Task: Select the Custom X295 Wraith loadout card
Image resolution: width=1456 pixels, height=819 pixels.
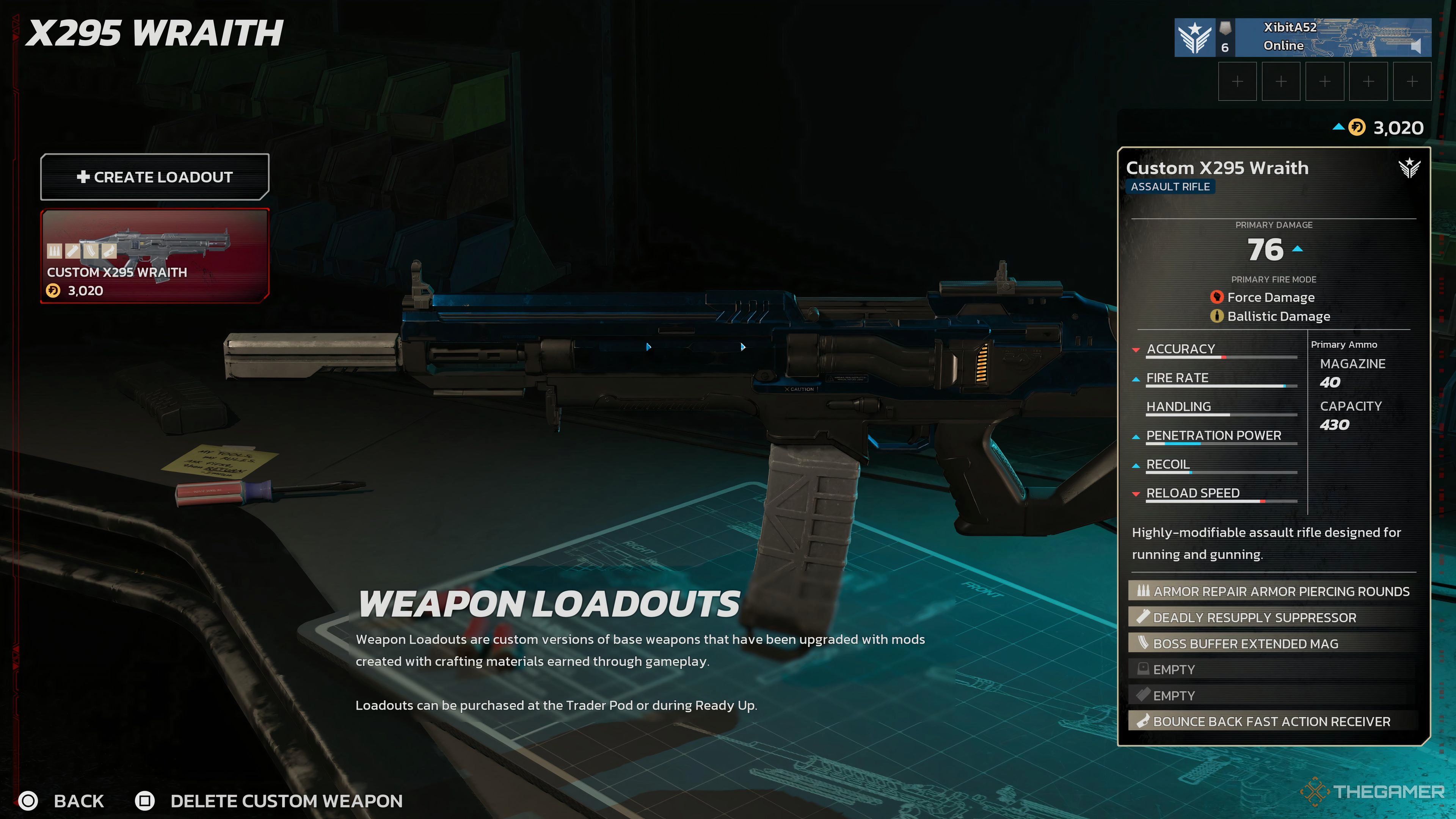Action: pyautogui.click(x=154, y=256)
